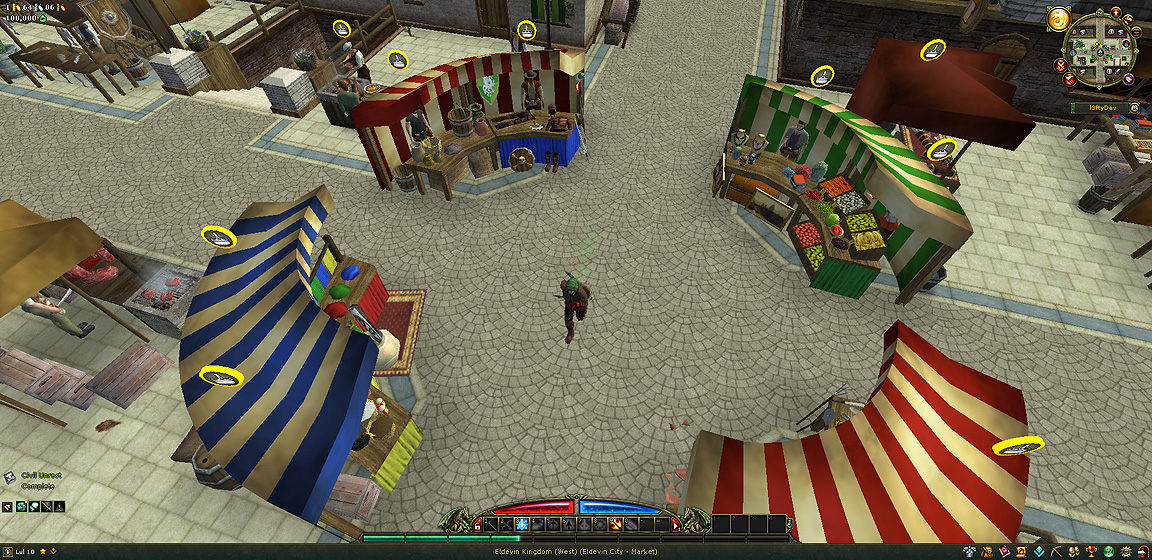Open the treasure map icon
The height and width of the screenshot is (560, 1152).
987,552
